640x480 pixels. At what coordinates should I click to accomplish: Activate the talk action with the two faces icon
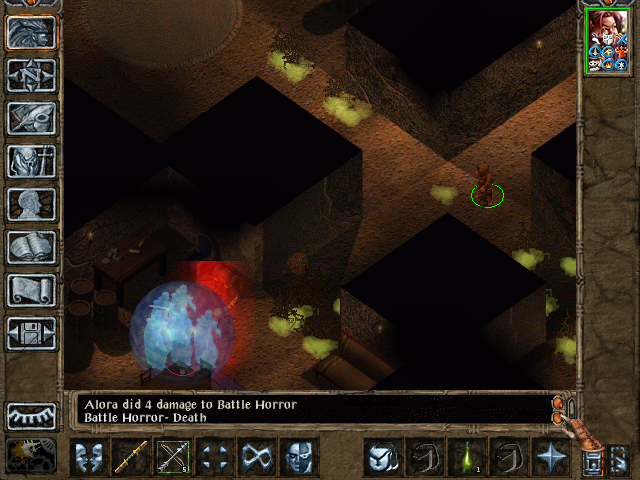click(x=88, y=458)
